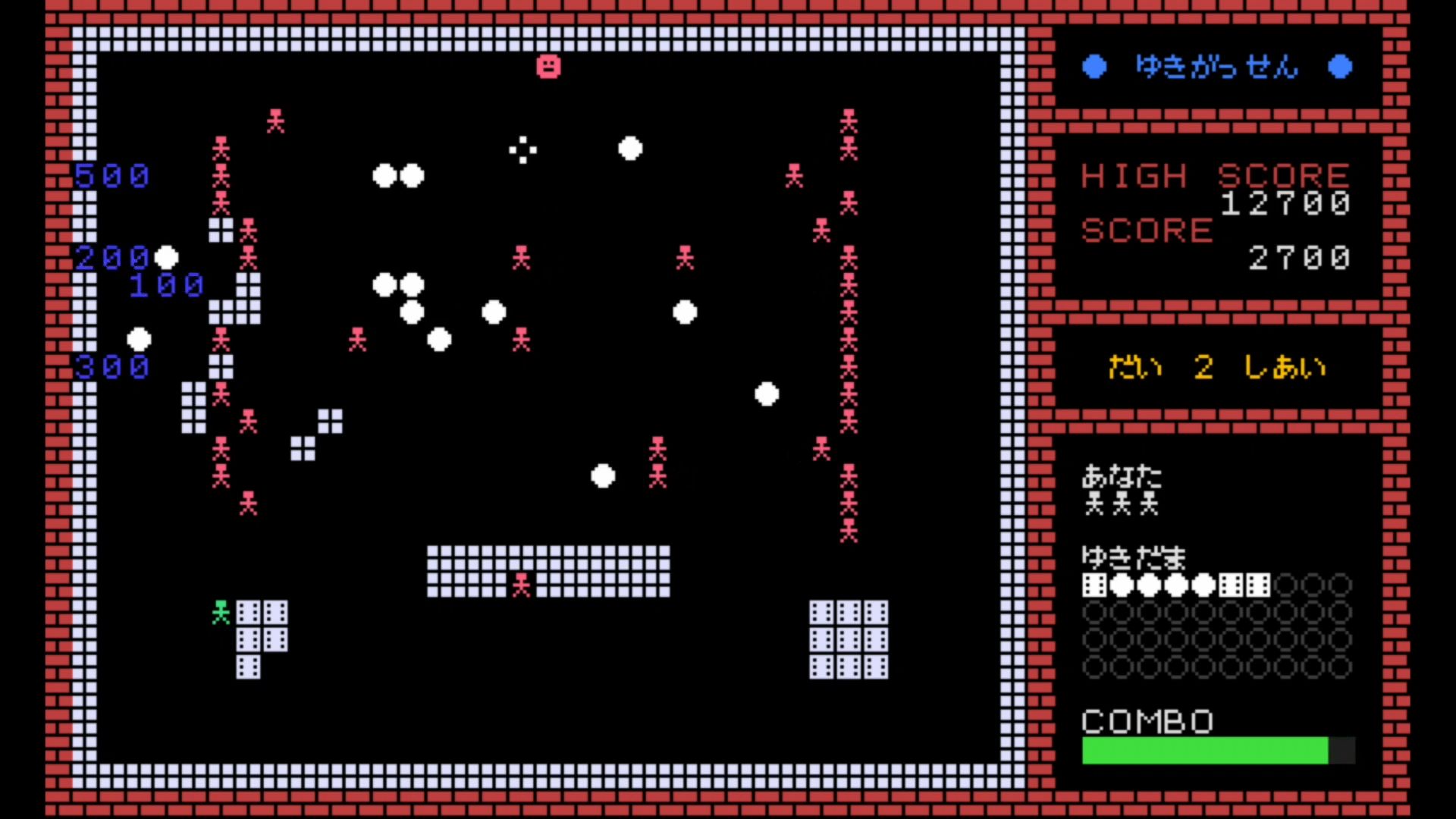Click an ice-block tile icon in ゆきだま row
This screenshot has width=1456, height=819.
click(x=1094, y=585)
